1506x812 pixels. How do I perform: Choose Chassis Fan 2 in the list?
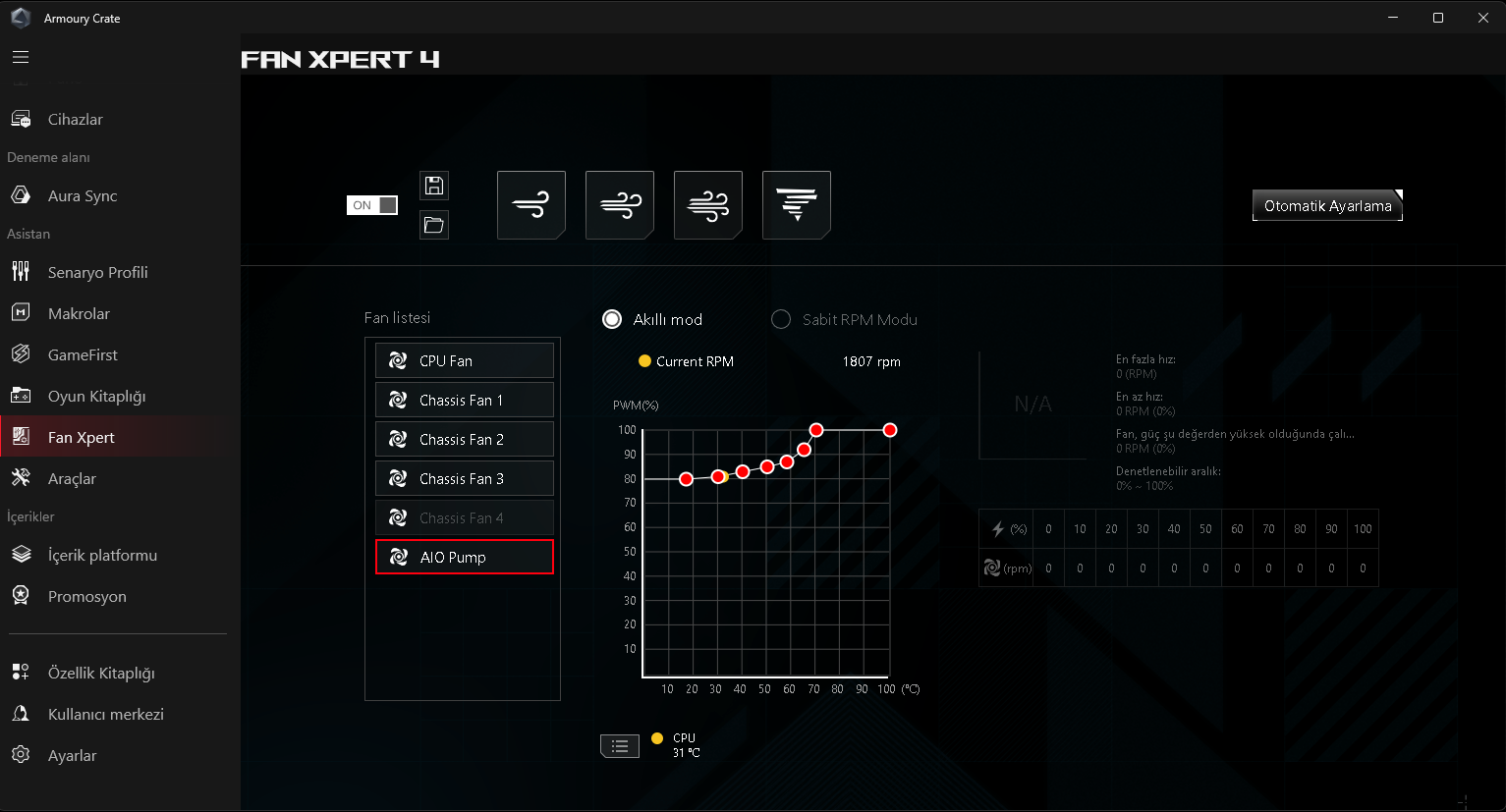(464, 440)
